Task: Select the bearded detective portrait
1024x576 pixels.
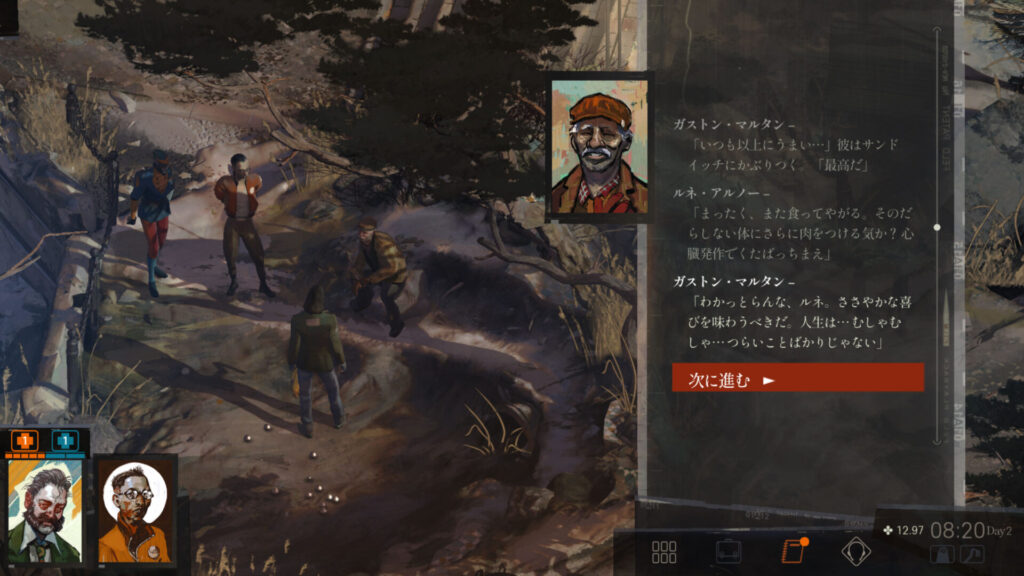Action: pos(43,512)
